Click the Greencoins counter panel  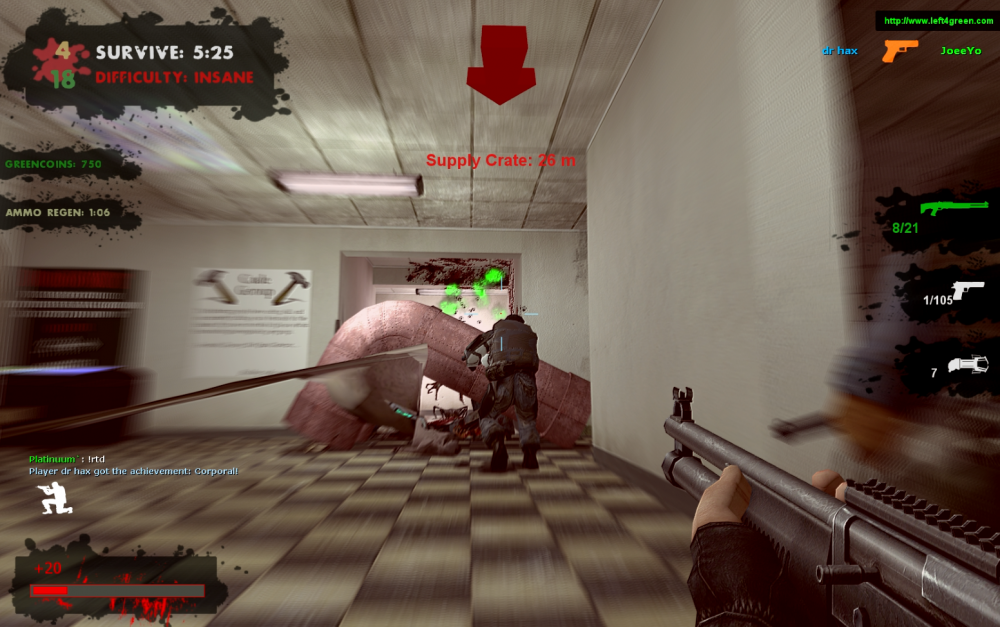click(x=54, y=163)
